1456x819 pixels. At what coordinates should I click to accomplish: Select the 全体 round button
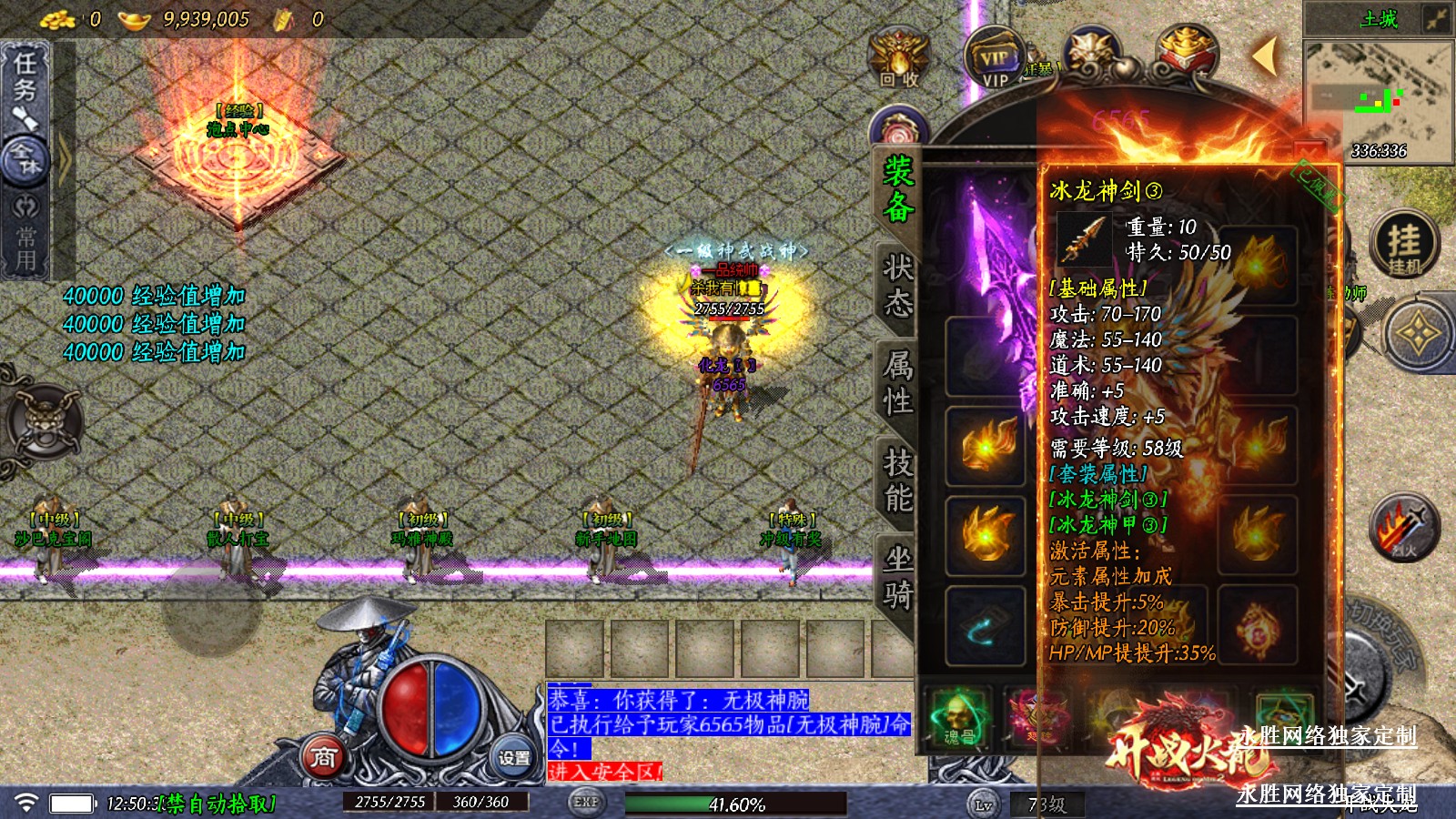25,161
